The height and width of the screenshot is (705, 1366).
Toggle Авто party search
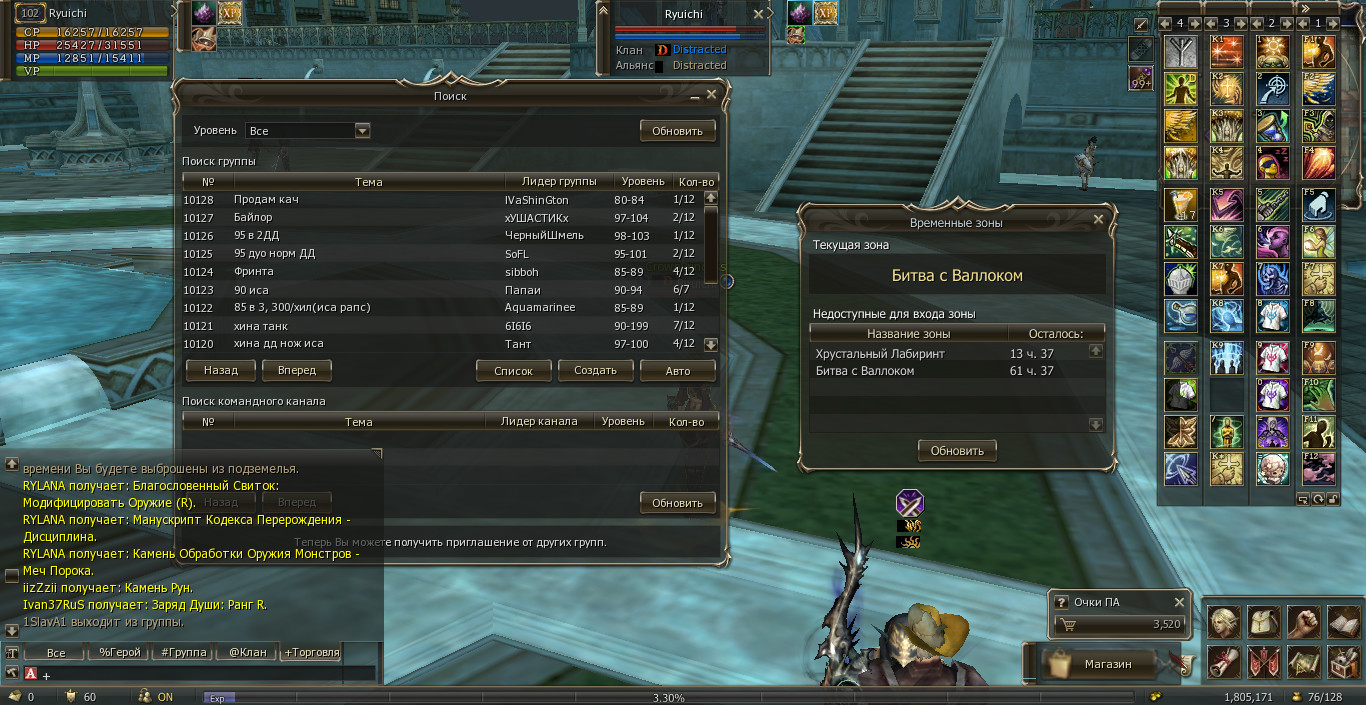coord(678,370)
